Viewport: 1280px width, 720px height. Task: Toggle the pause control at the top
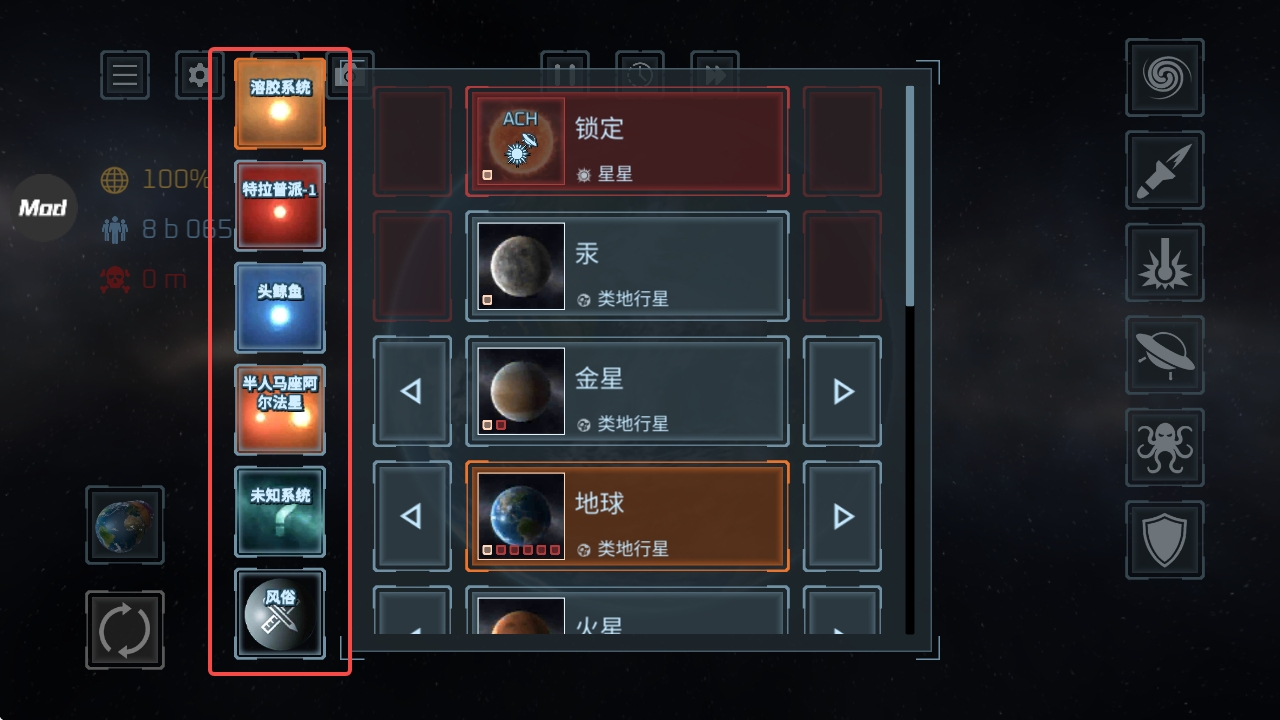(x=565, y=71)
